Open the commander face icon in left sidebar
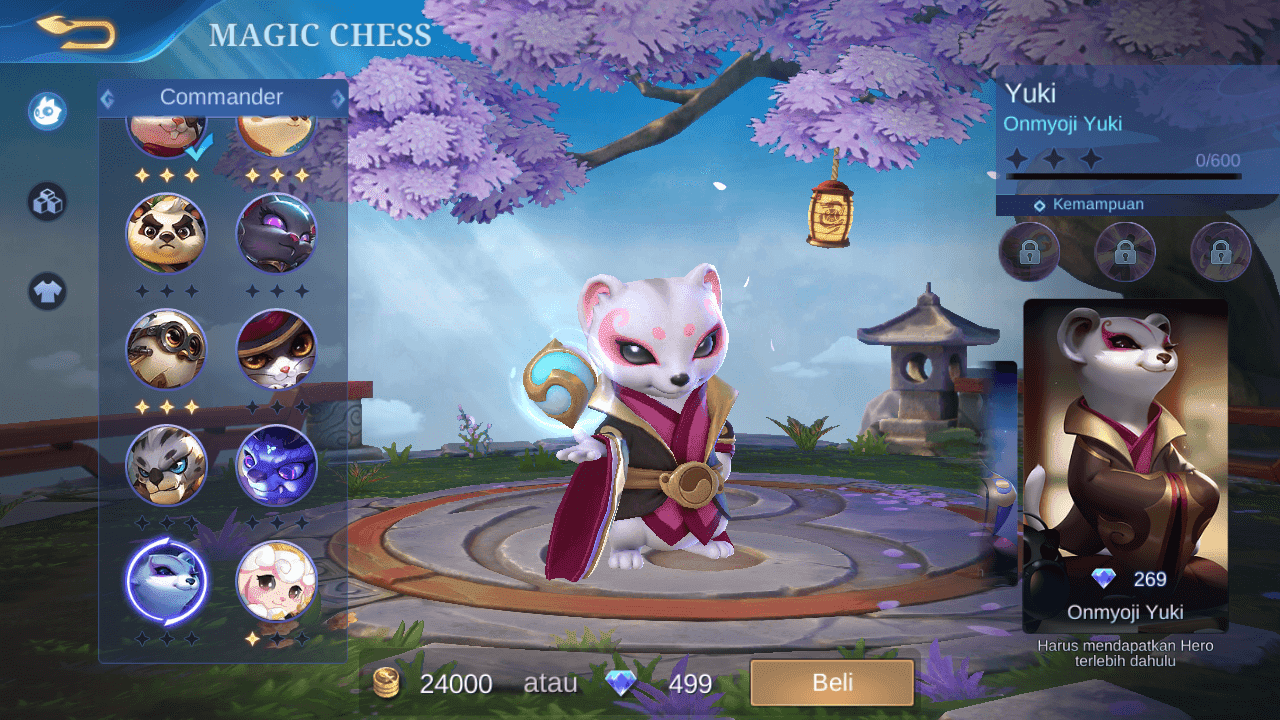Image resolution: width=1280 pixels, height=720 pixels. click(46, 111)
